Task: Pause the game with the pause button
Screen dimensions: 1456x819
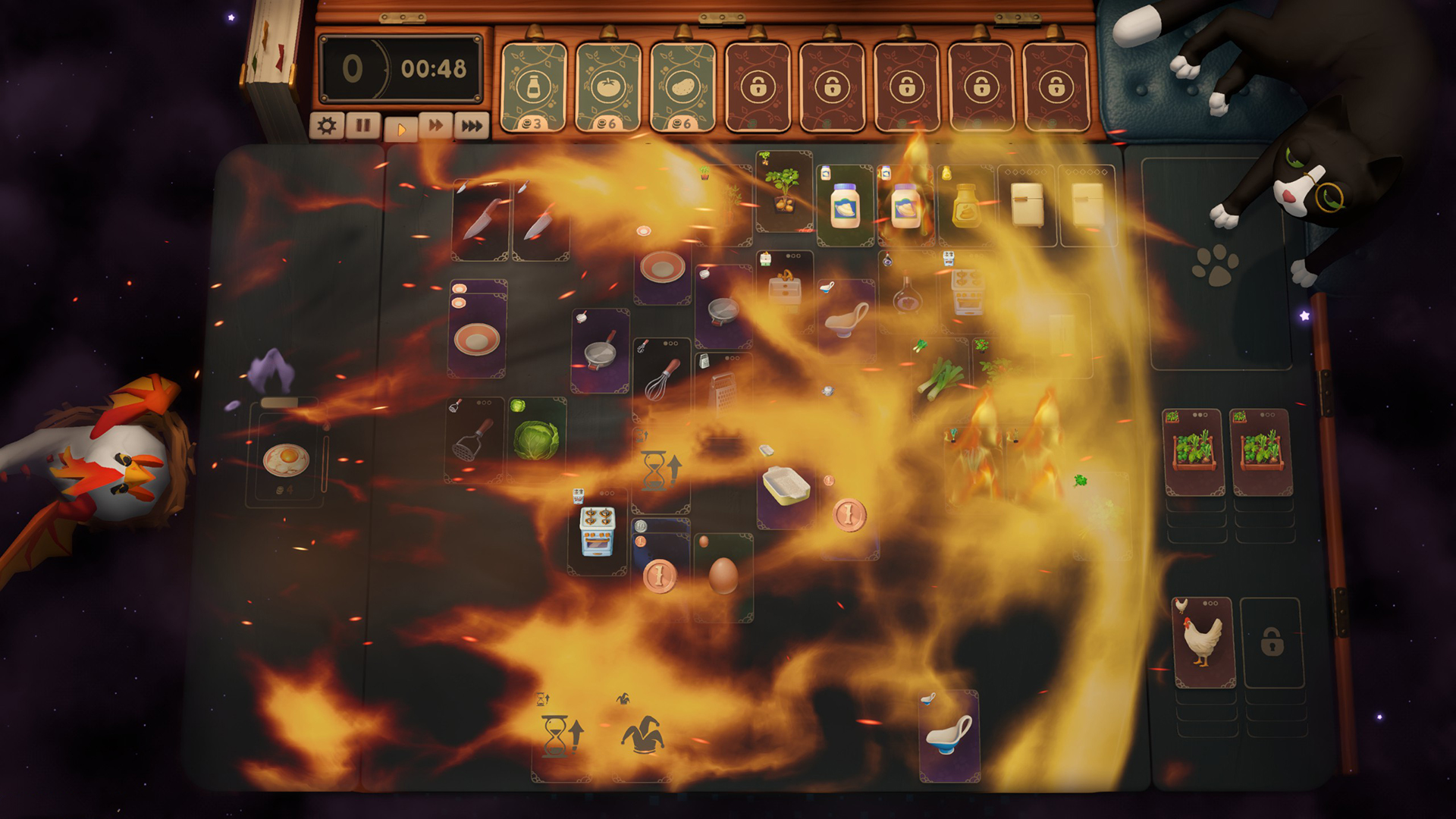Action: click(x=363, y=125)
